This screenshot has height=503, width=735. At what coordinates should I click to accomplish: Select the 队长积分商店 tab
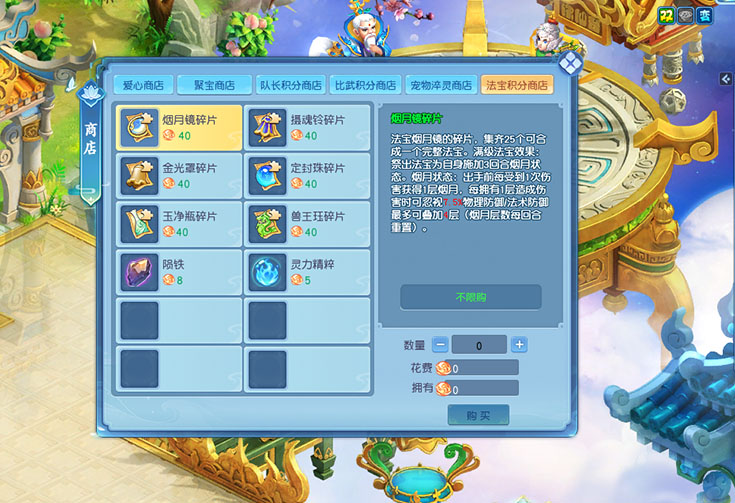[290, 84]
